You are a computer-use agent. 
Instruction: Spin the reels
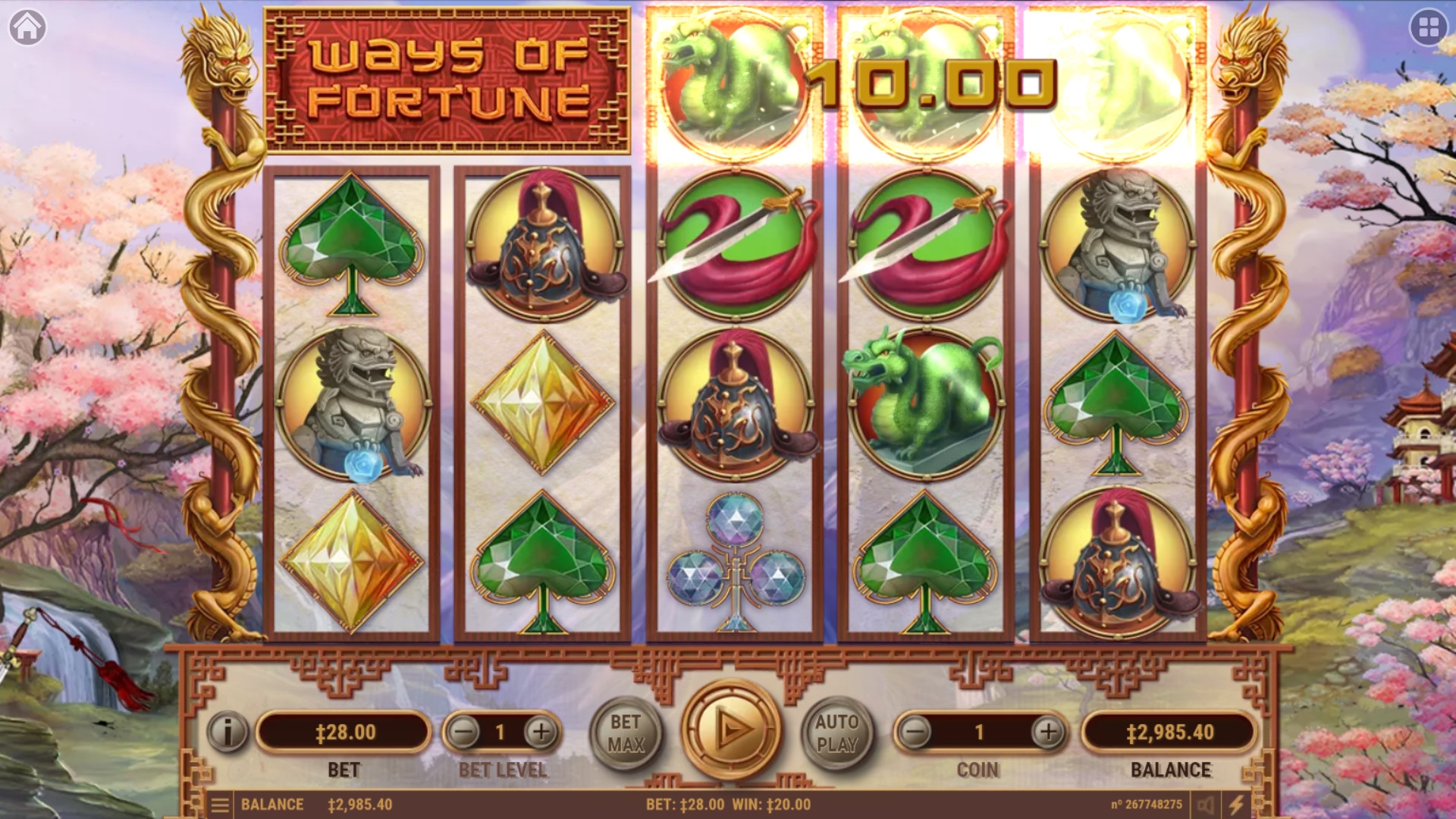pos(731,730)
